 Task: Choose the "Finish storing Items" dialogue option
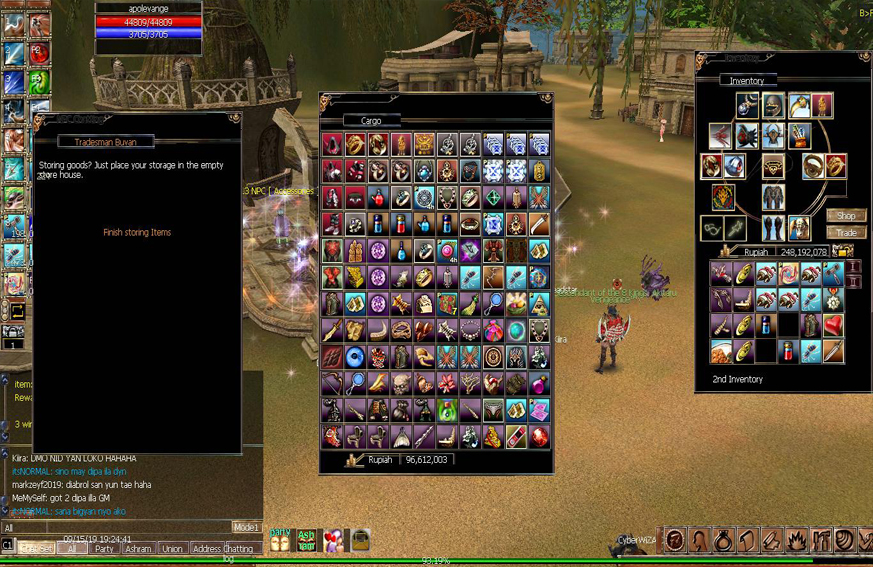[x=137, y=233]
